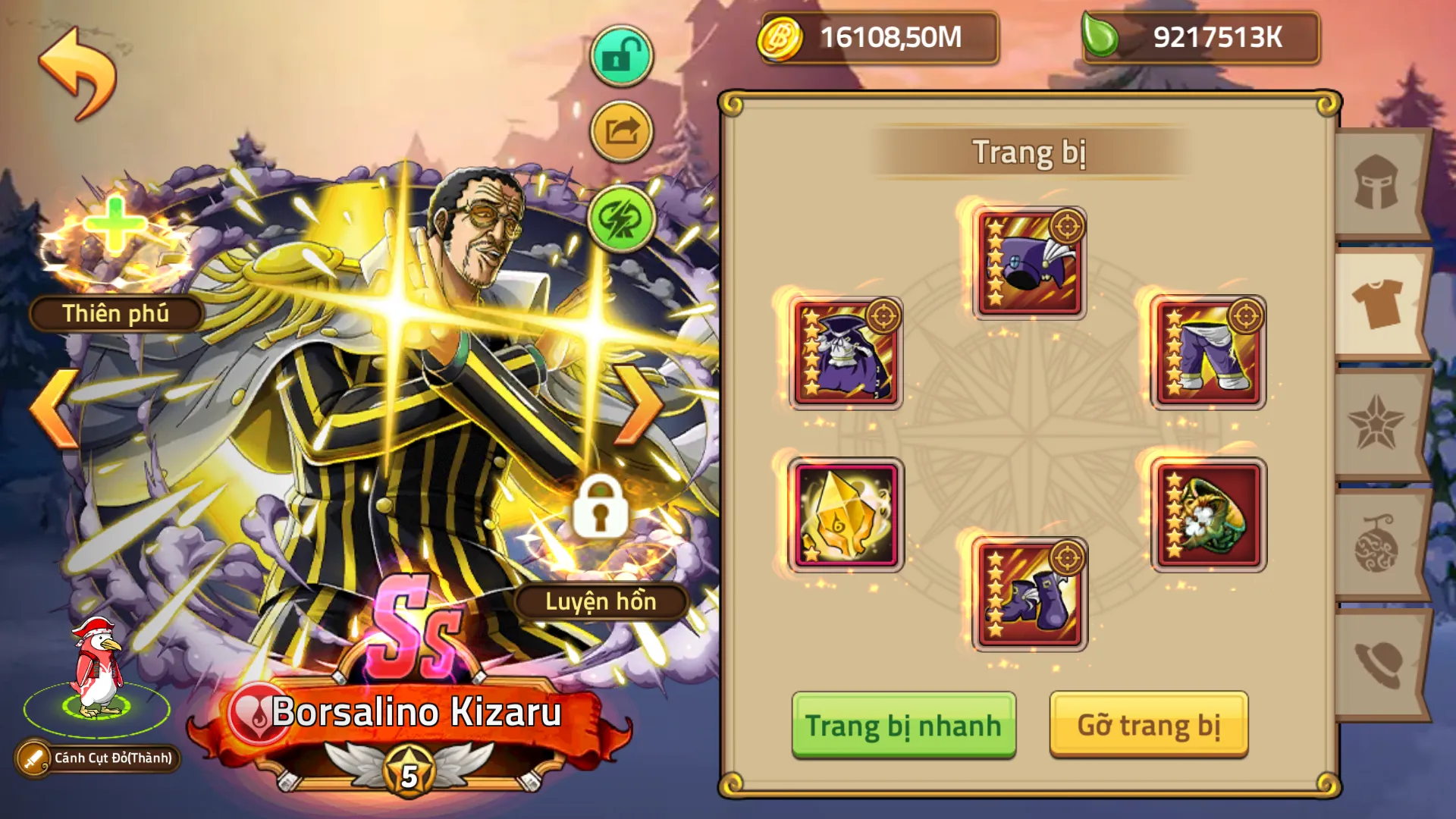Tap Luyện hồn to refine soul
The width and height of the screenshot is (1456, 819).
[603, 603]
